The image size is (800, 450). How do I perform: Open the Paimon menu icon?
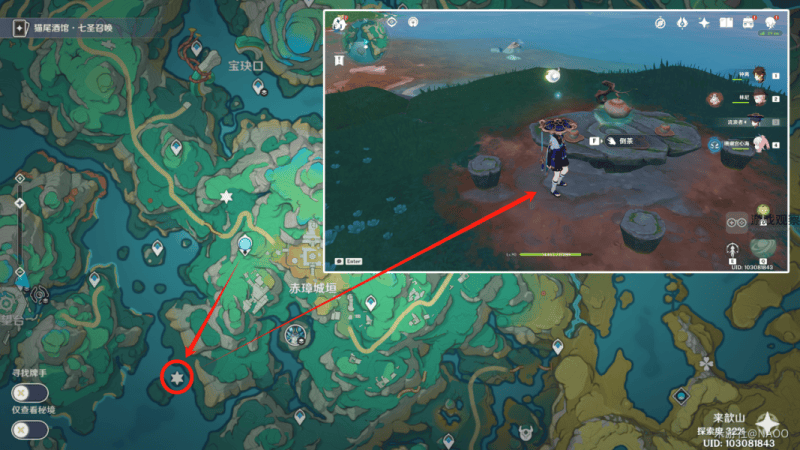click(x=339, y=22)
